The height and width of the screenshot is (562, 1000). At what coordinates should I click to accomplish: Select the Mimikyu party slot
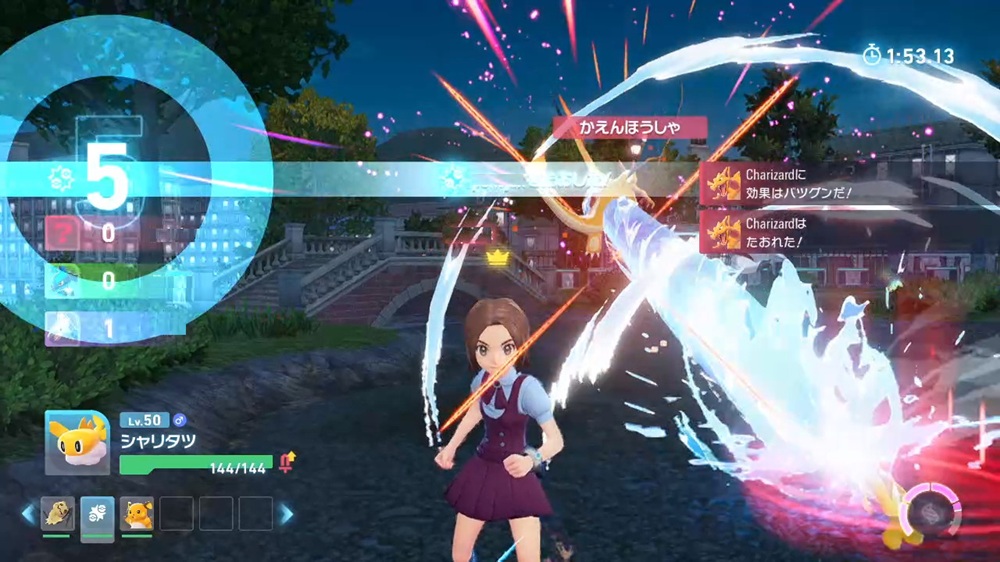pyautogui.click(x=57, y=513)
